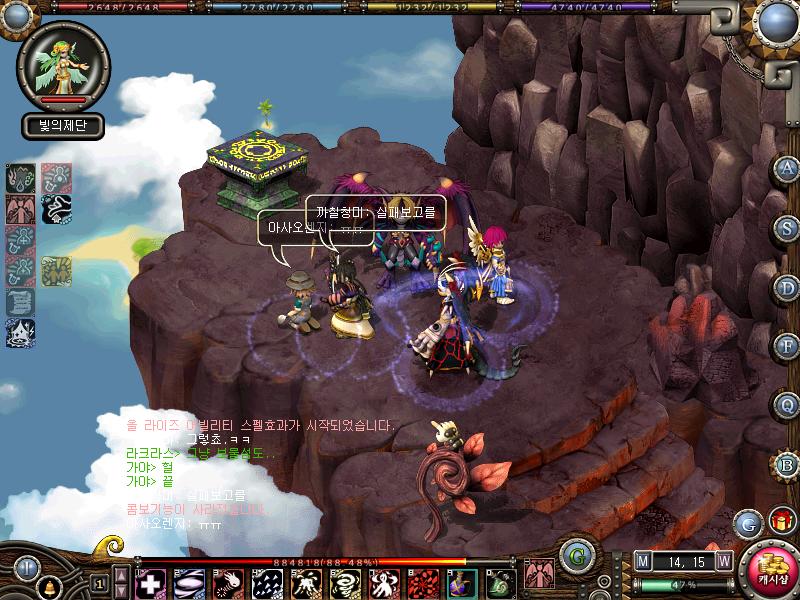Select the scroll buff icon on left
The image size is (800, 600).
pyautogui.click(x=20, y=301)
